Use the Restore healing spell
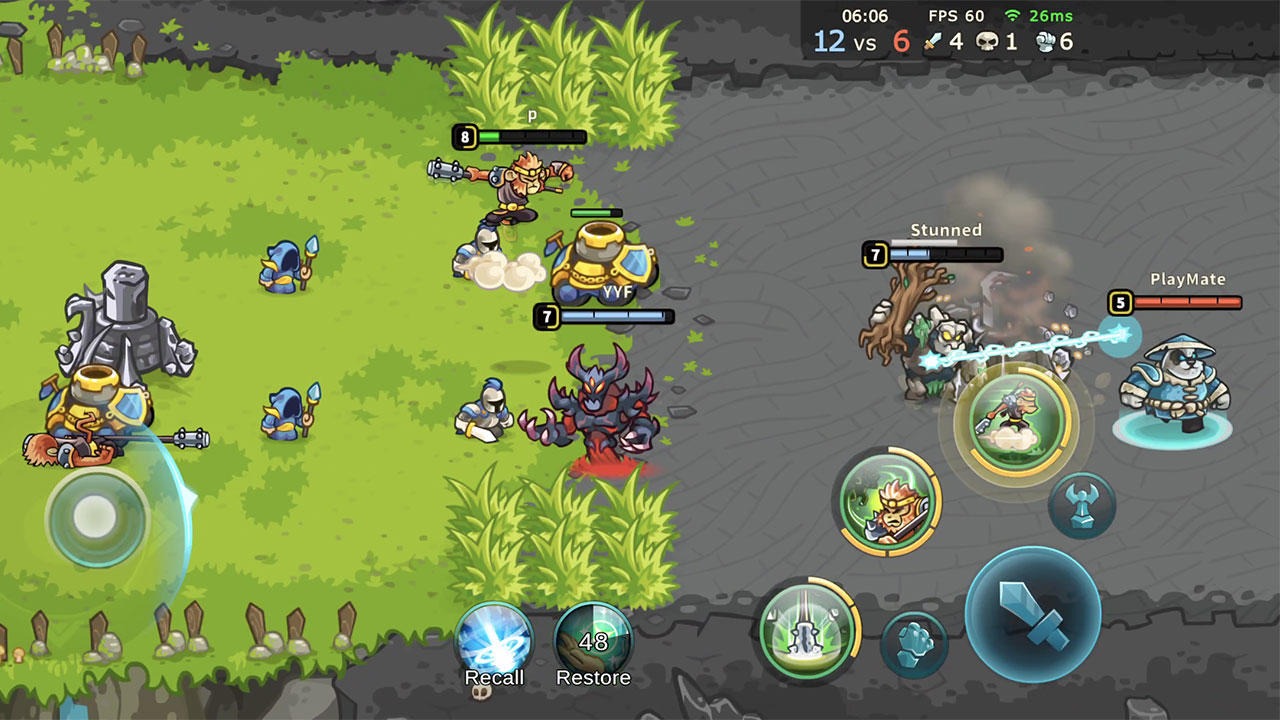The width and height of the screenshot is (1280, 720). click(593, 642)
